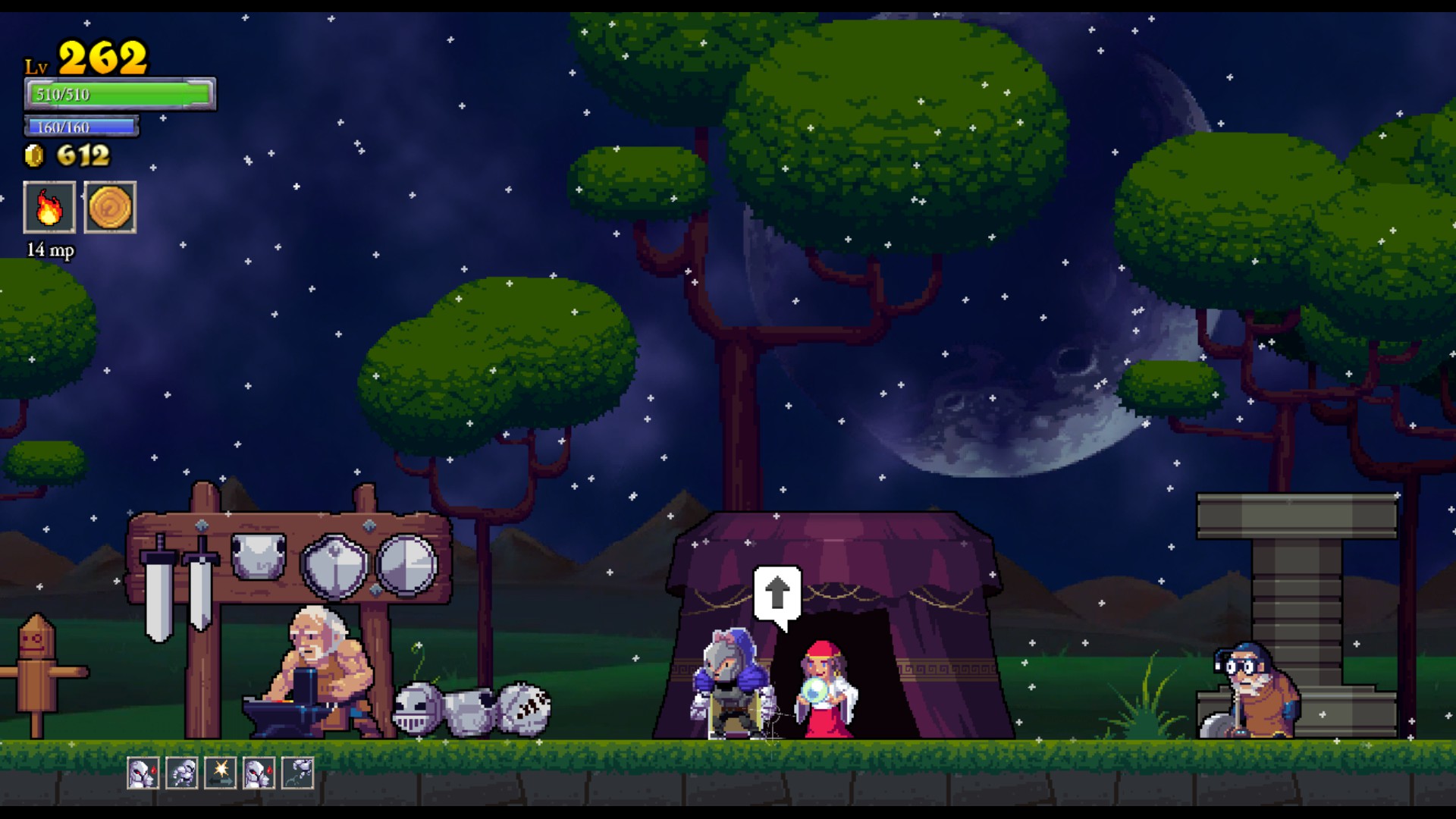Select the fire spell icon
Image resolution: width=1456 pixels, height=819 pixels.
coord(49,207)
